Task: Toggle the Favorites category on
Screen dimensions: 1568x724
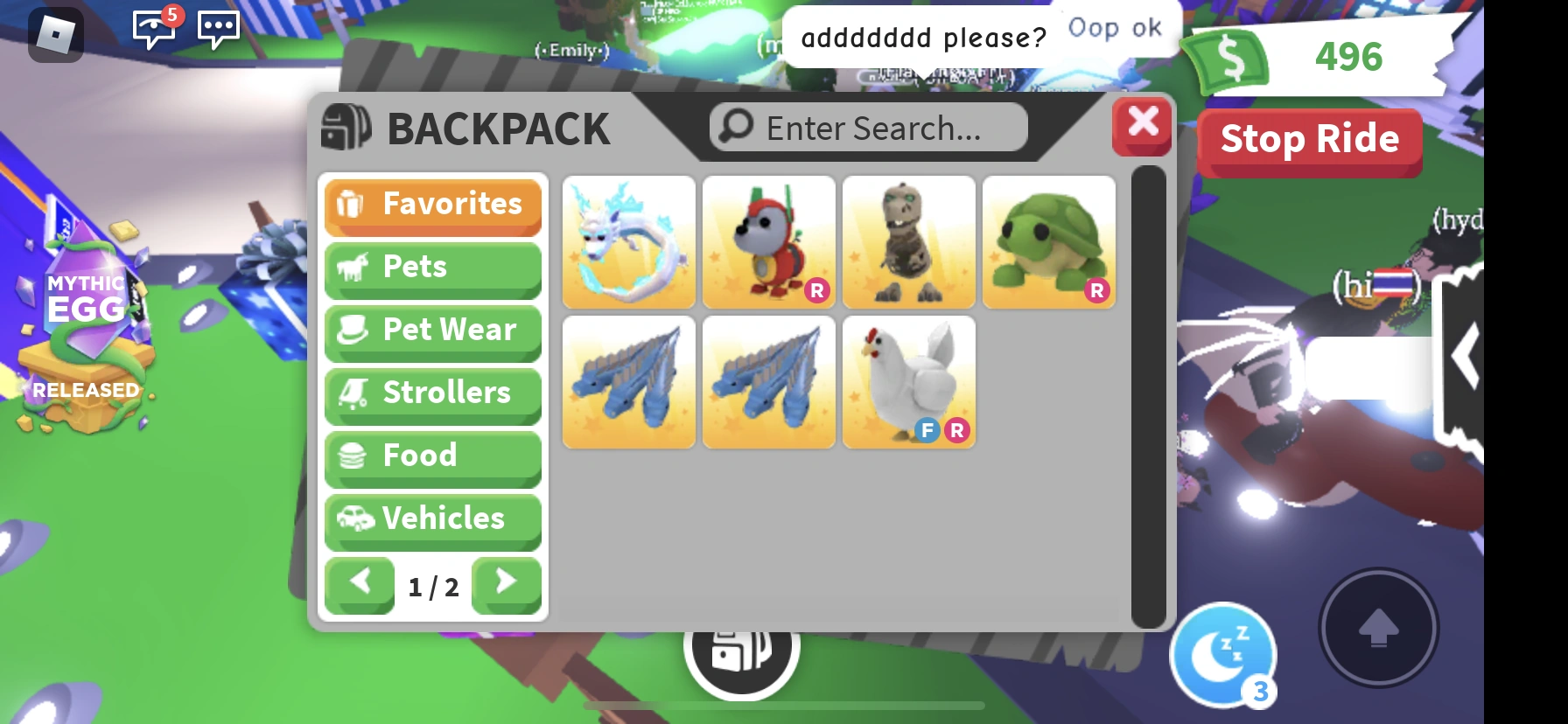Action: pos(432,205)
